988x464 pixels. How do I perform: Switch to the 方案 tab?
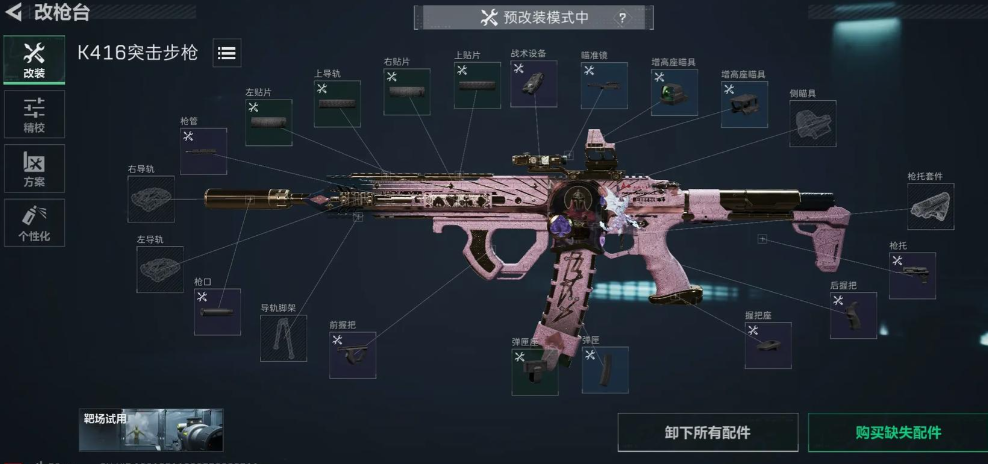click(34, 169)
